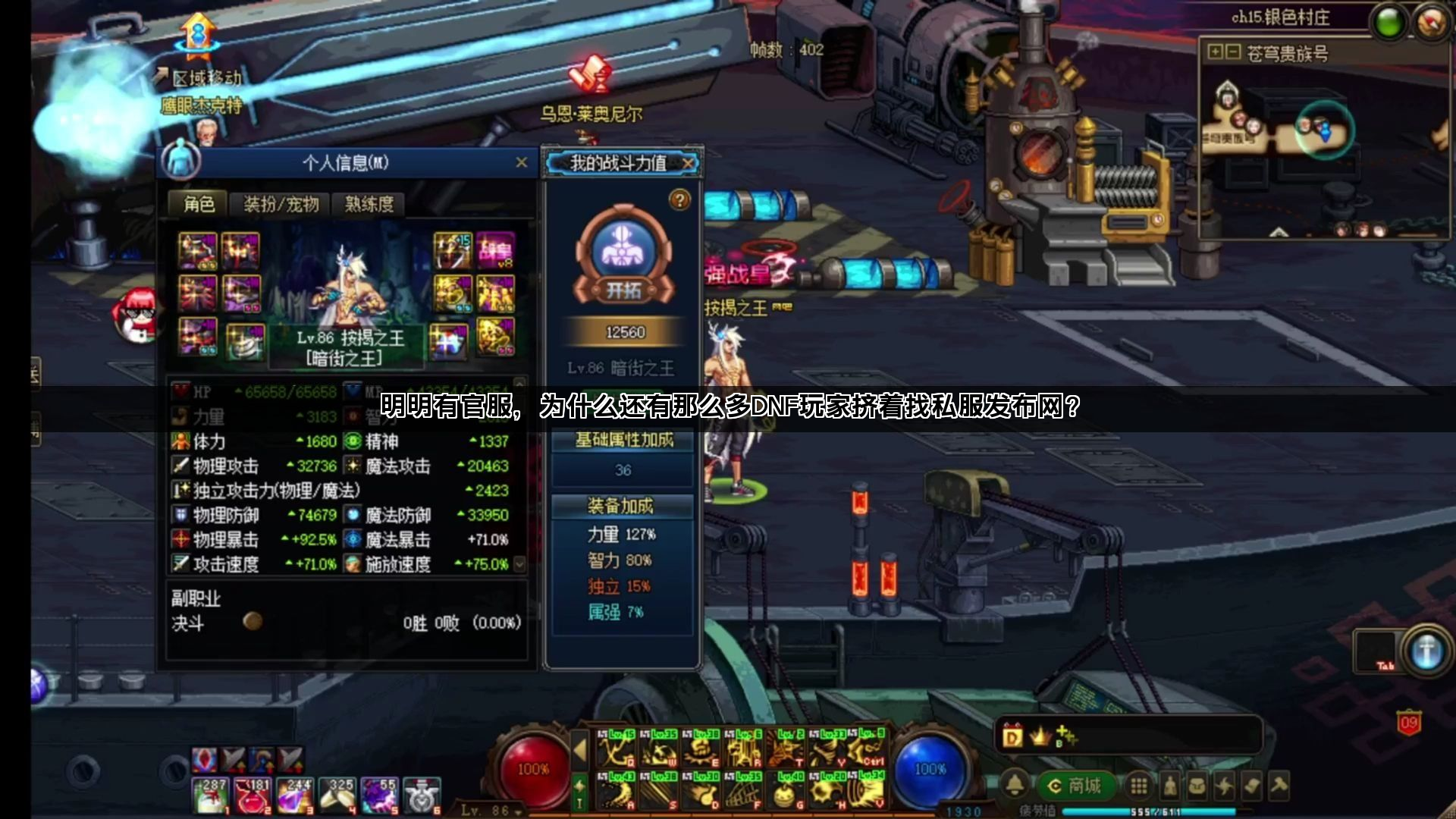The width and height of the screenshot is (1456, 819).
Task: Click the green orb channel button
Action: click(x=1389, y=23)
